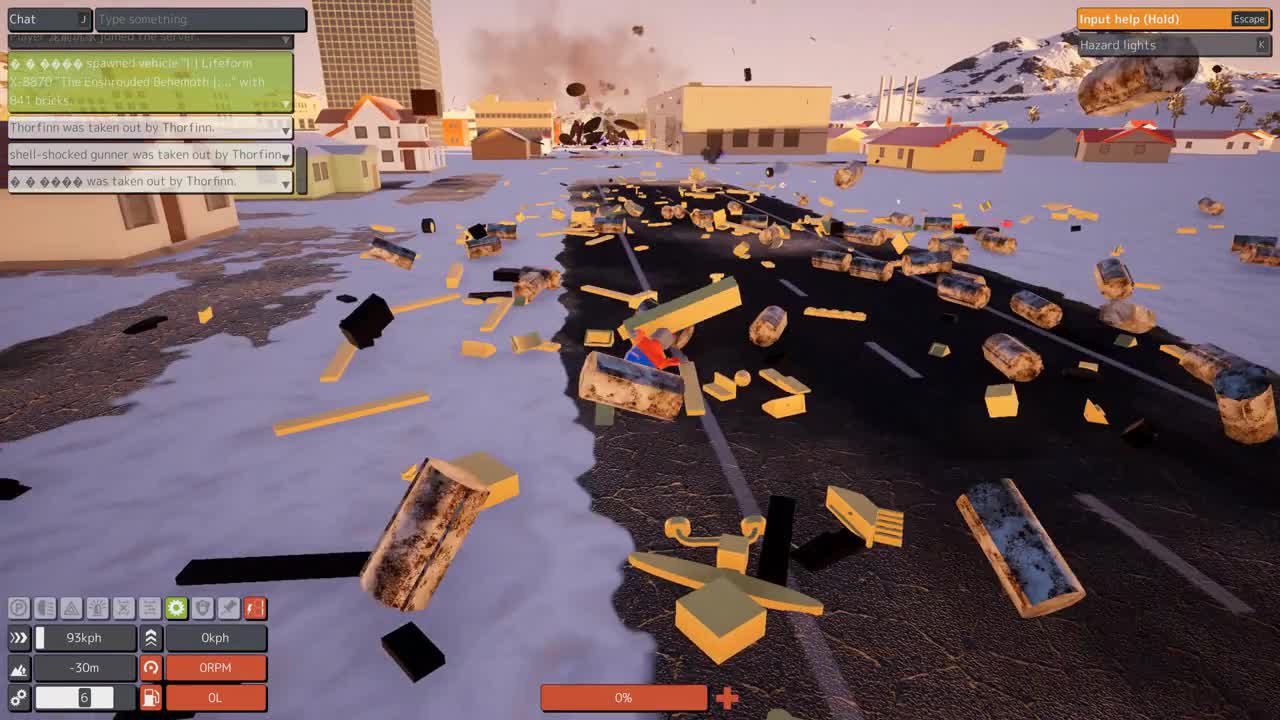Screen dimensions: 1280x720
Task: Activate the emergency beacon light icon
Action: 98,608
